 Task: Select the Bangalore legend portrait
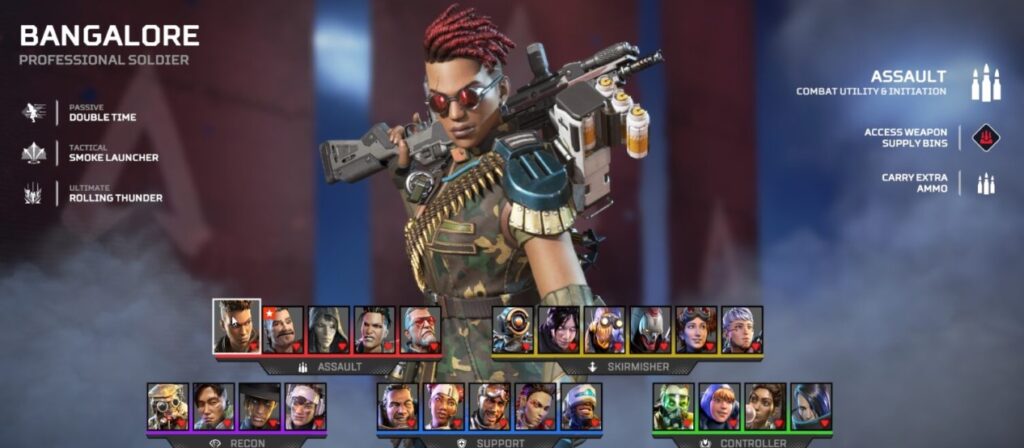coord(236,326)
